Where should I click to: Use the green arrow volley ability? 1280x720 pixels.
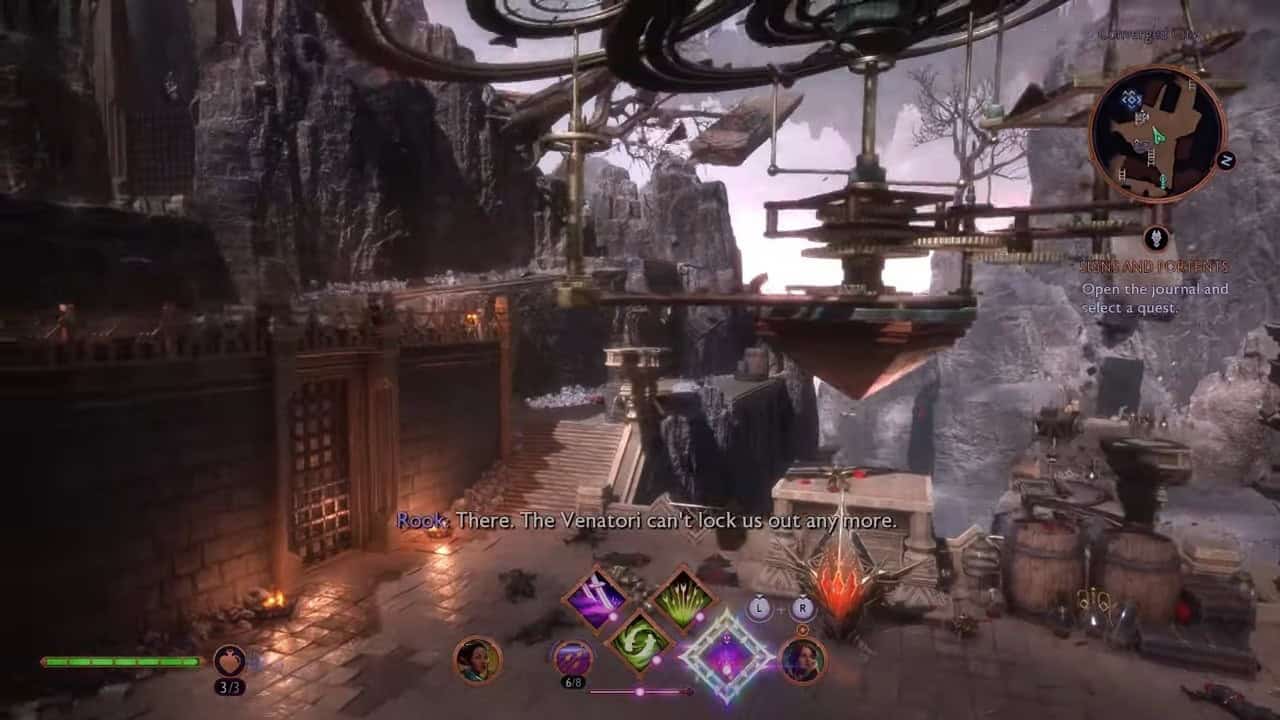(683, 599)
